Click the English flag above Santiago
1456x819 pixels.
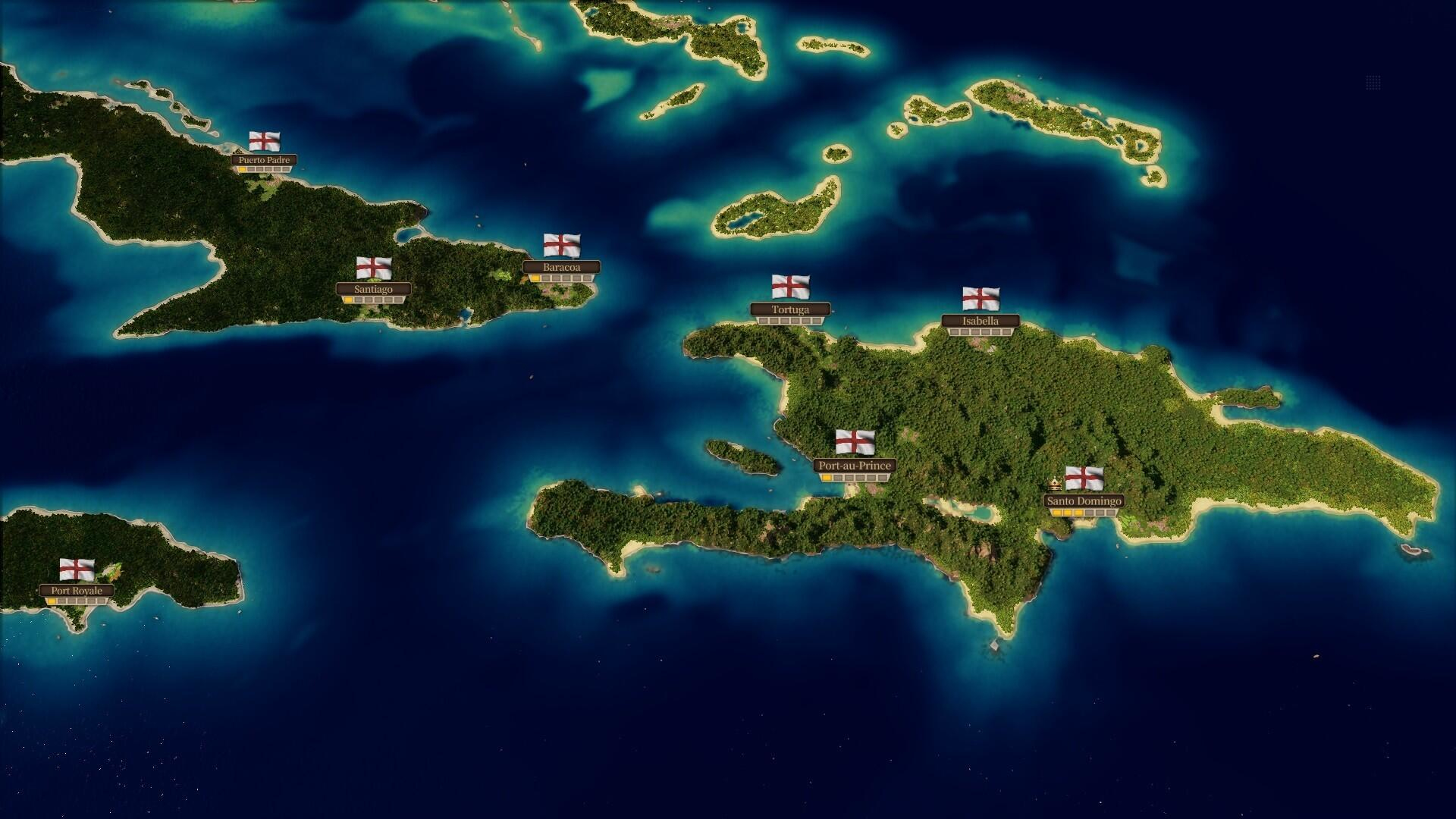[x=372, y=268]
